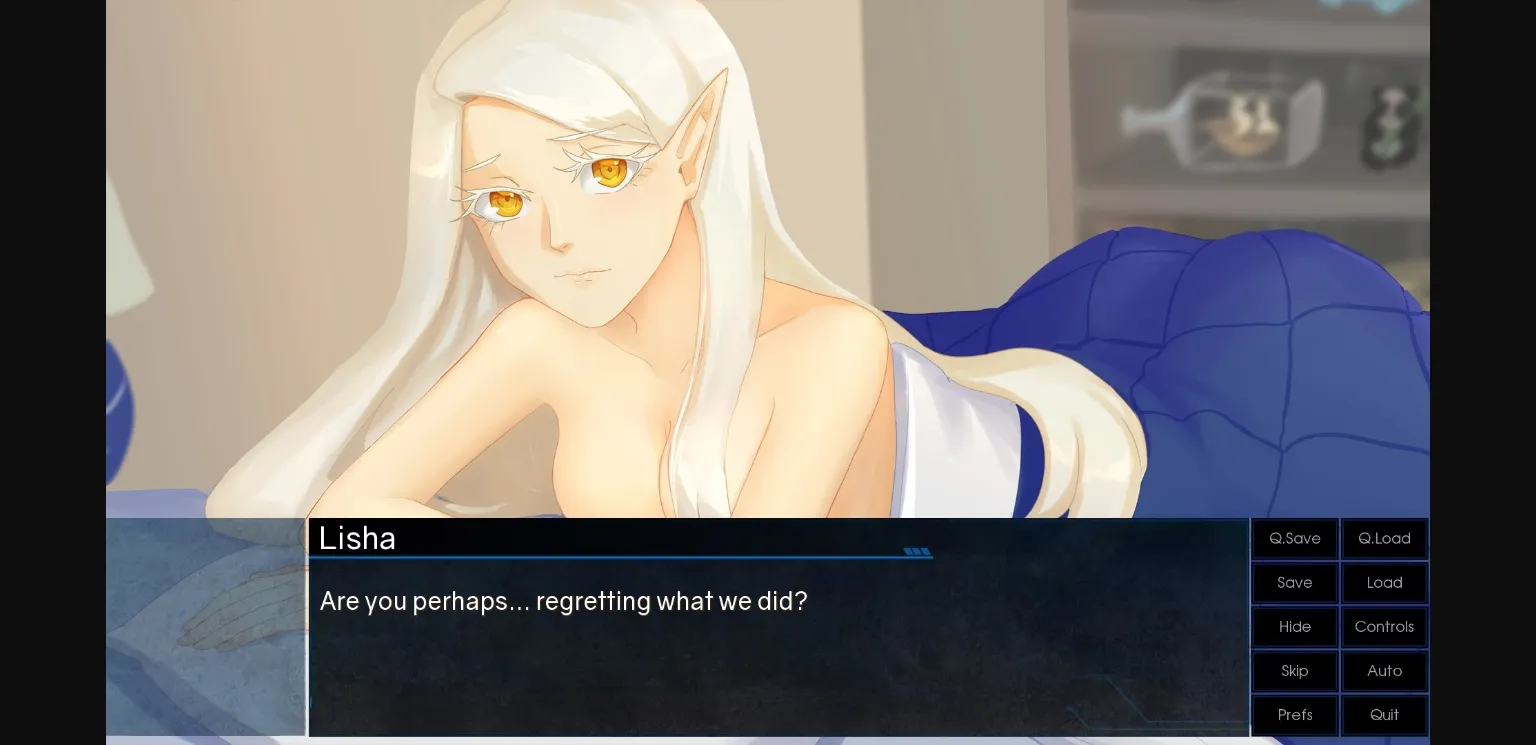
Task: Click Lisha's sprite to progress the story
Action: coord(600,250)
